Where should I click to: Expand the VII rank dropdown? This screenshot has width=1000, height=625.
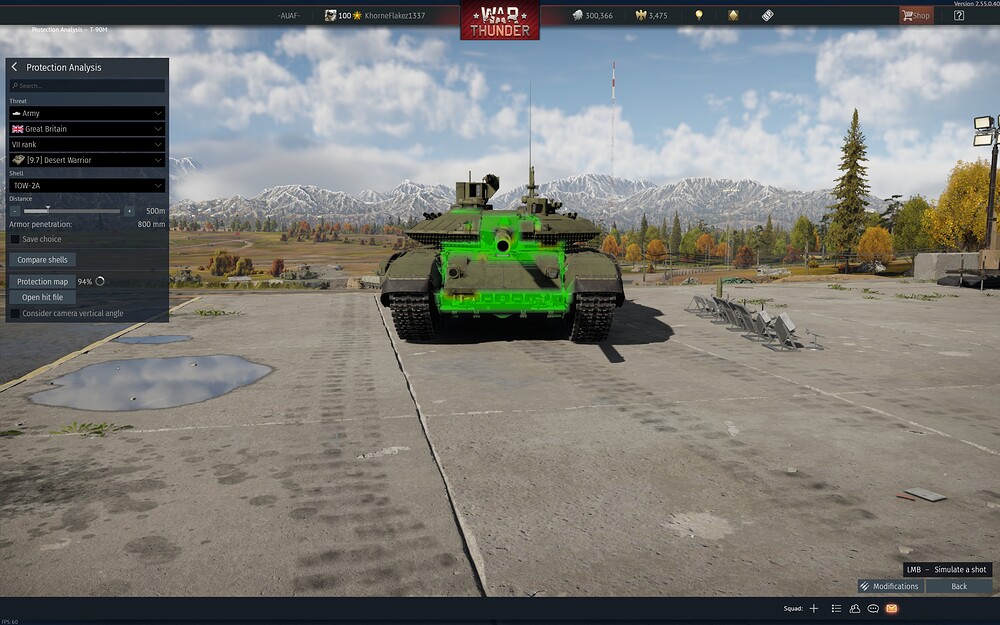point(87,144)
